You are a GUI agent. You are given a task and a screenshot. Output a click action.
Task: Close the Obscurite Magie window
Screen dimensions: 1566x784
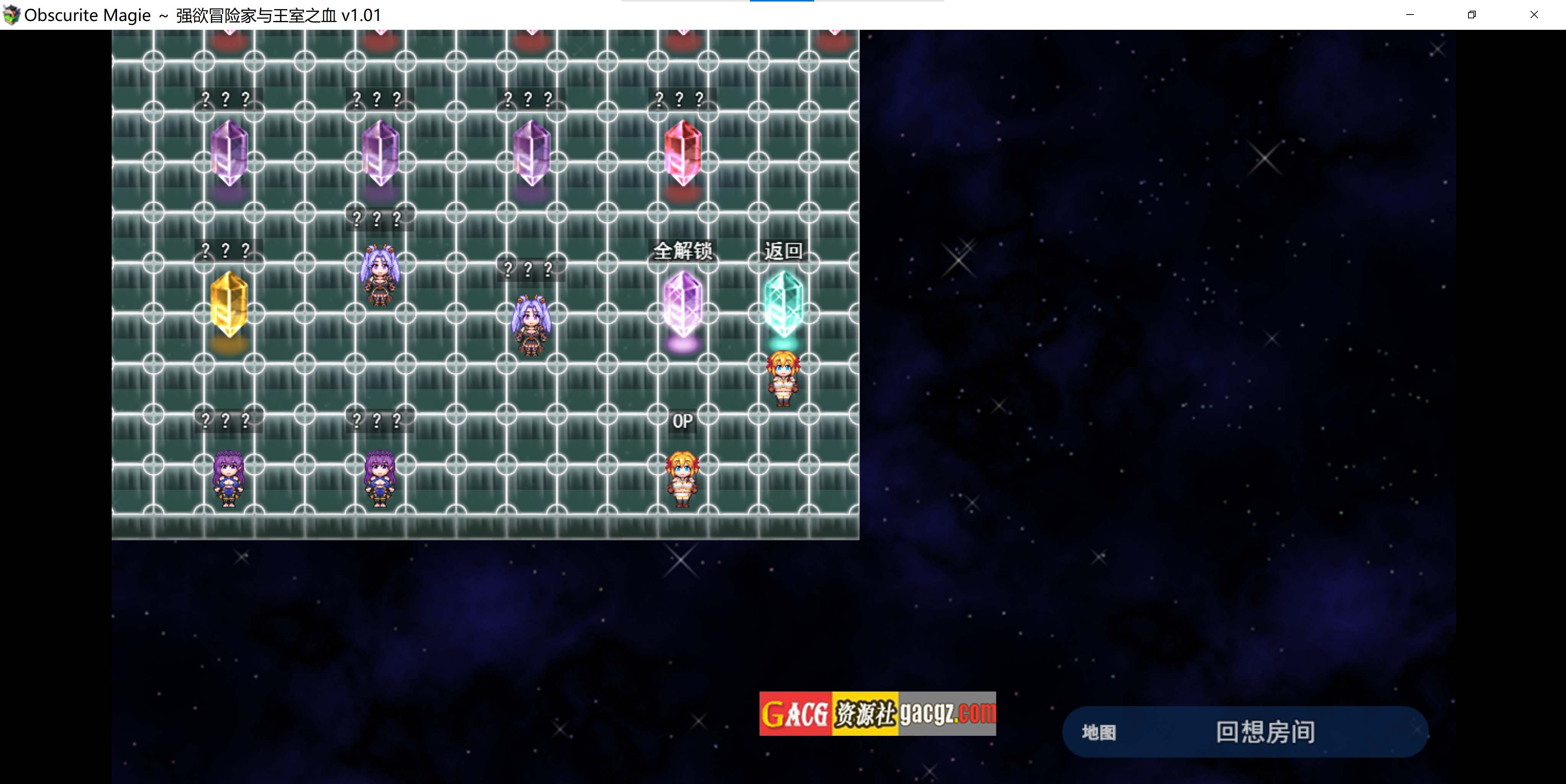pos(1534,15)
